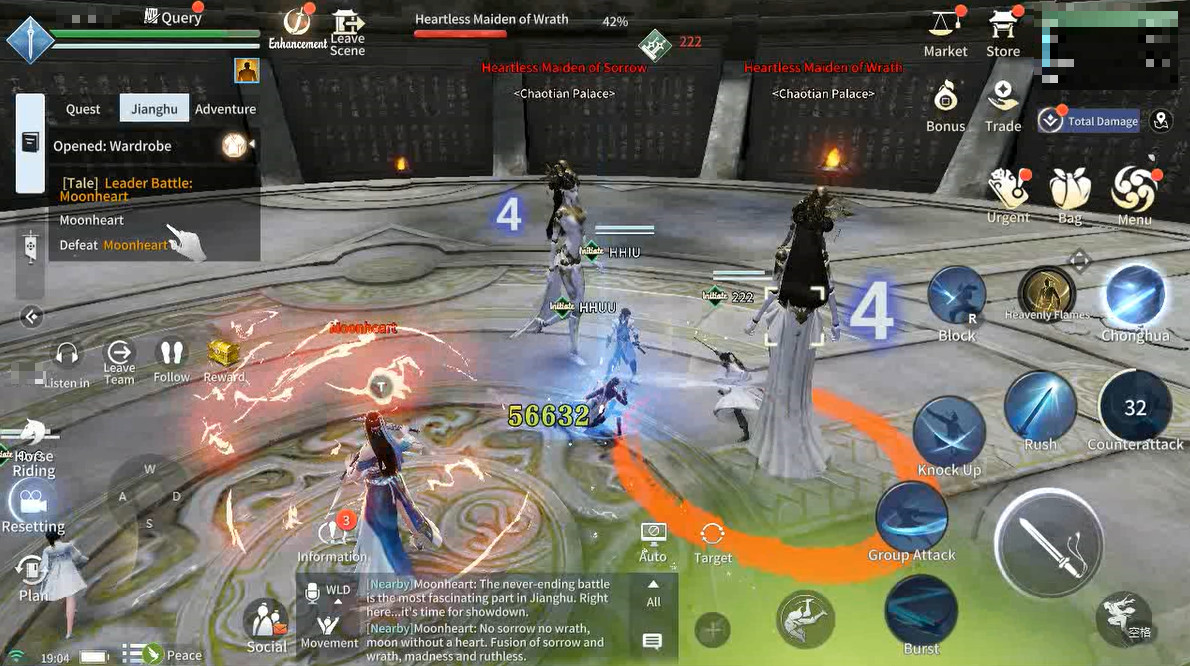
Task: Use the Chonghua skill
Action: [1135, 299]
